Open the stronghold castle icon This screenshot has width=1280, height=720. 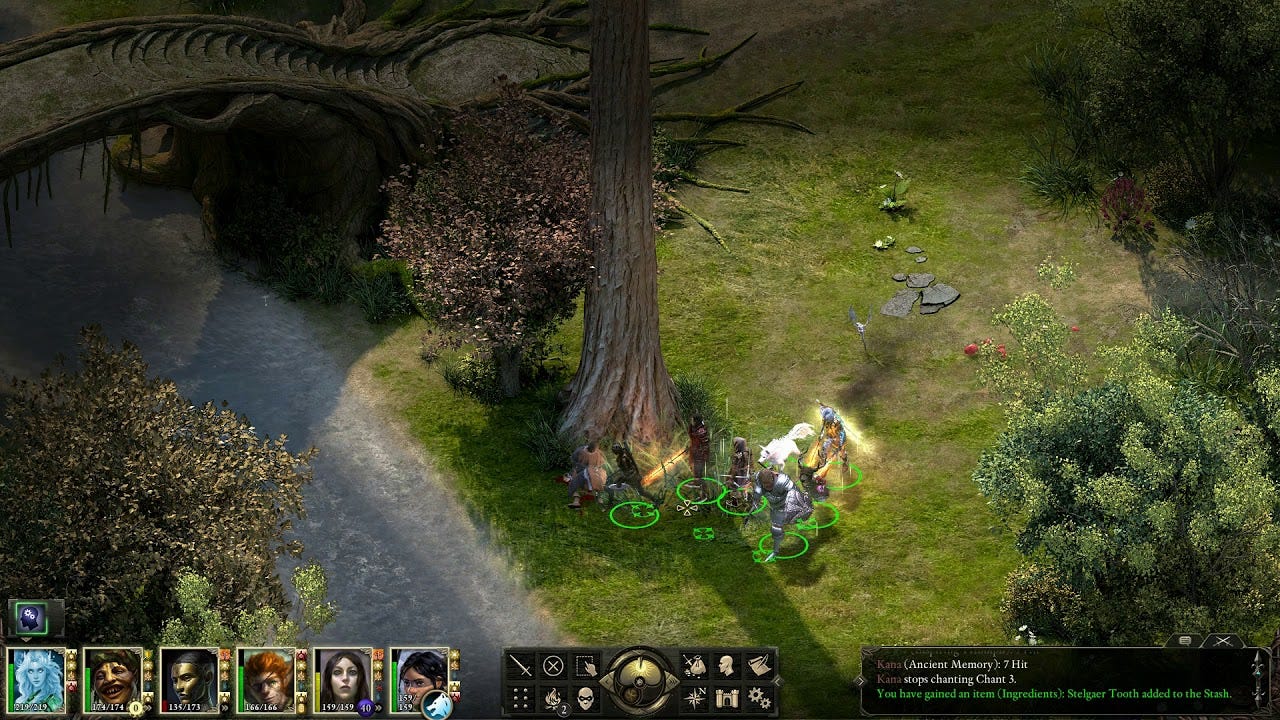(x=727, y=697)
